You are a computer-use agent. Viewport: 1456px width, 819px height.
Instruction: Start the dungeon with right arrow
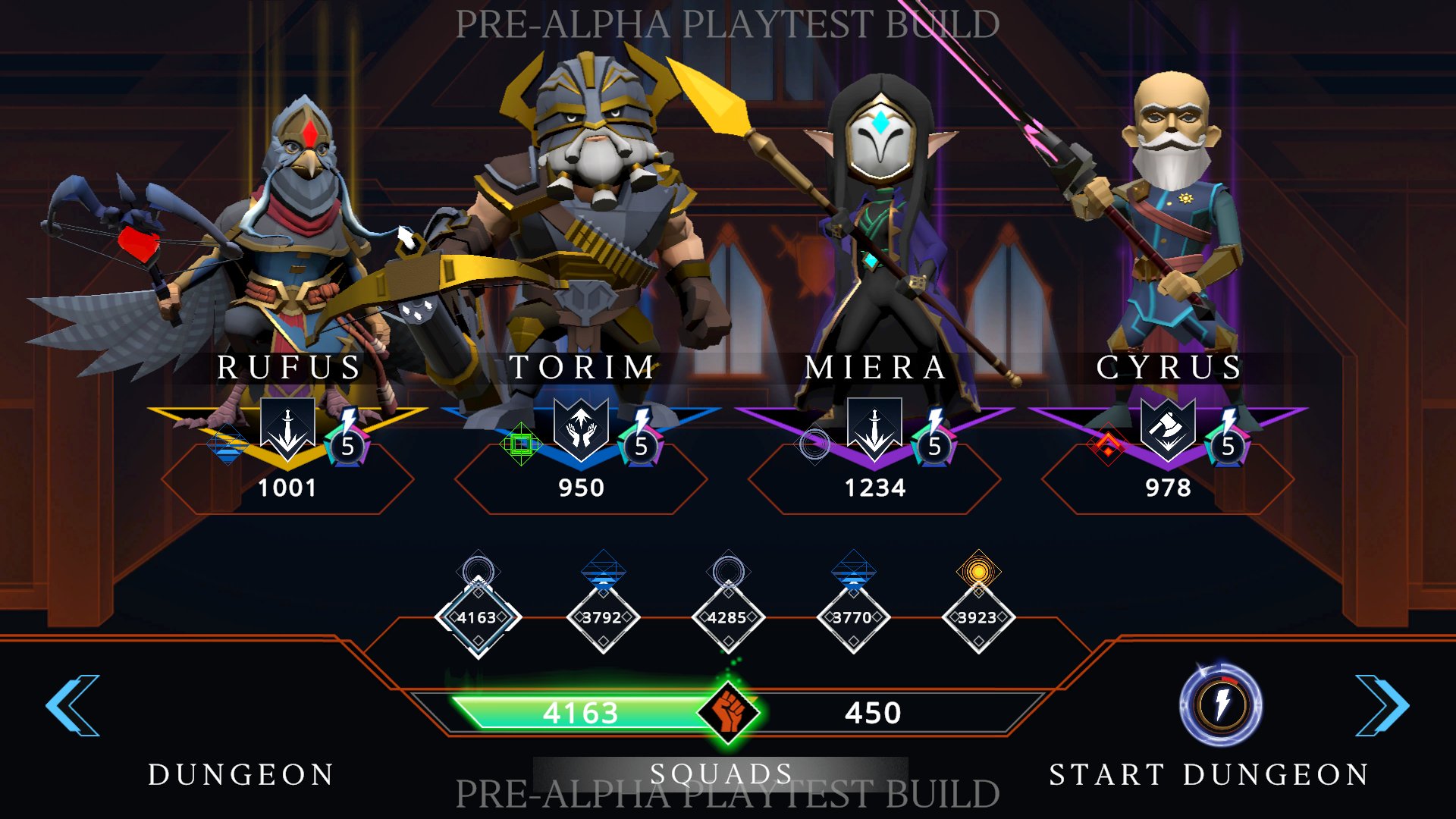[1382, 705]
